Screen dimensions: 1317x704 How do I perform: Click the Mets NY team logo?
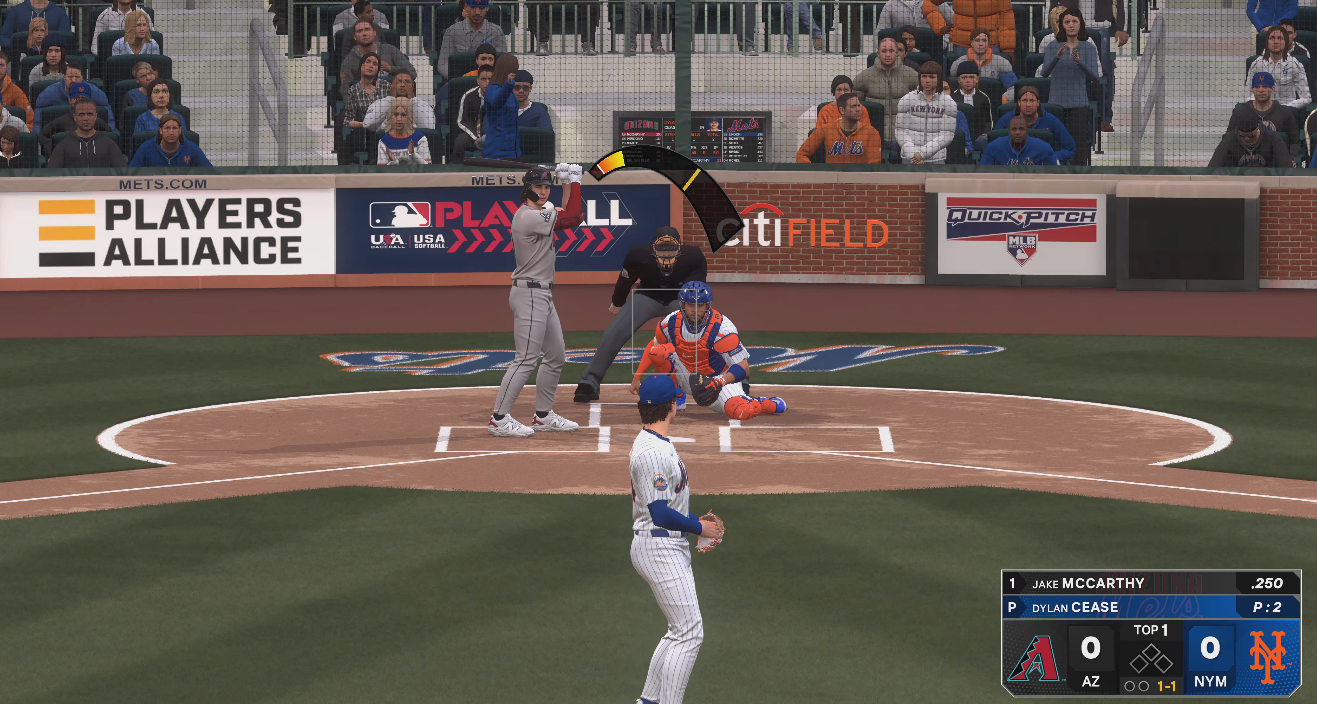tap(1267, 658)
